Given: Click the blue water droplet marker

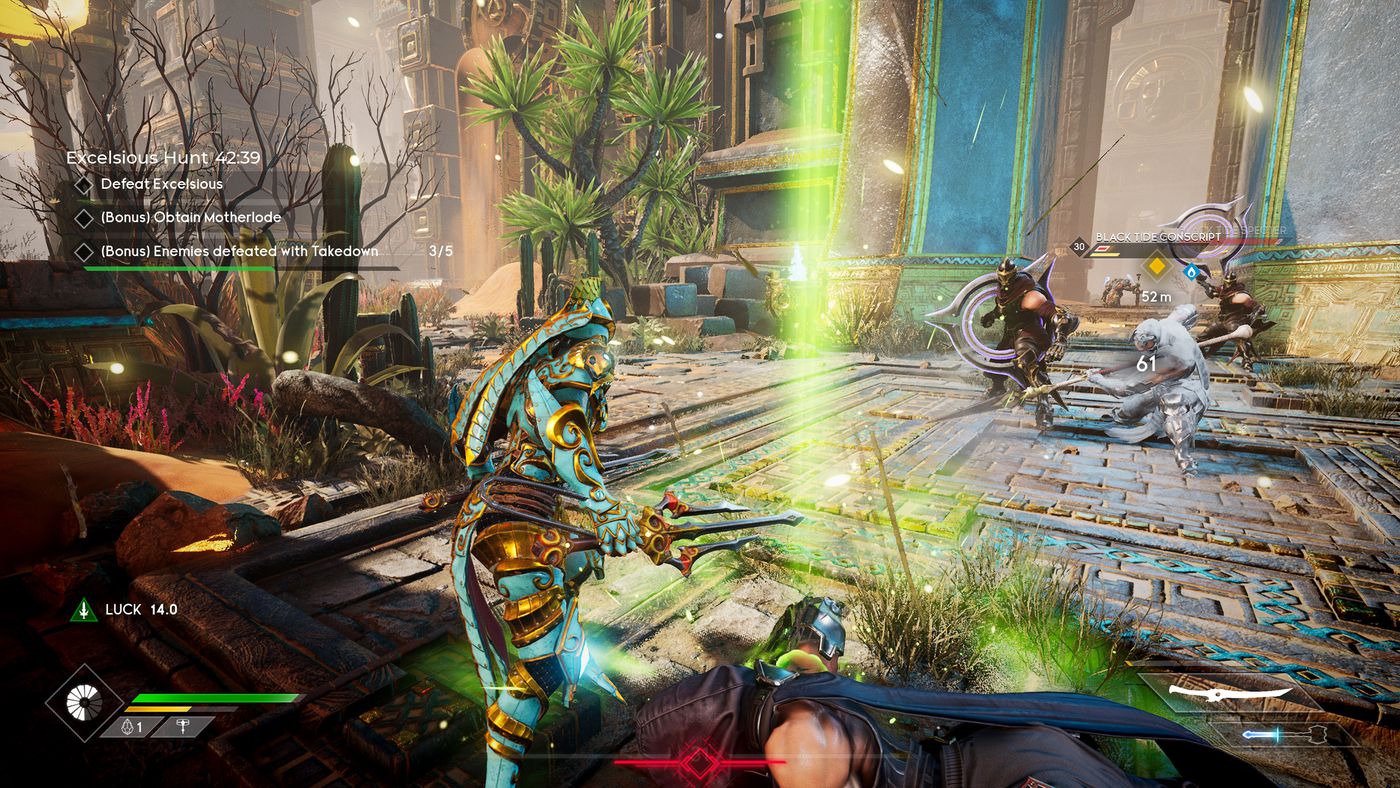Looking at the screenshot, I should click(1190, 270).
